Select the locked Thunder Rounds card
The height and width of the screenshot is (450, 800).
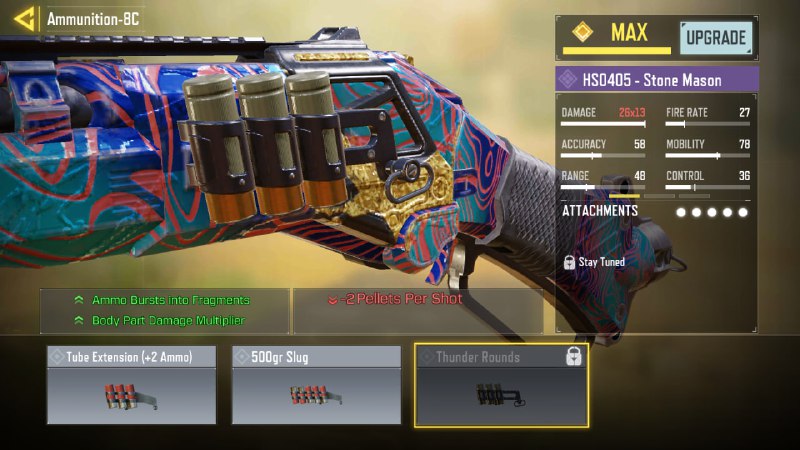point(501,385)
